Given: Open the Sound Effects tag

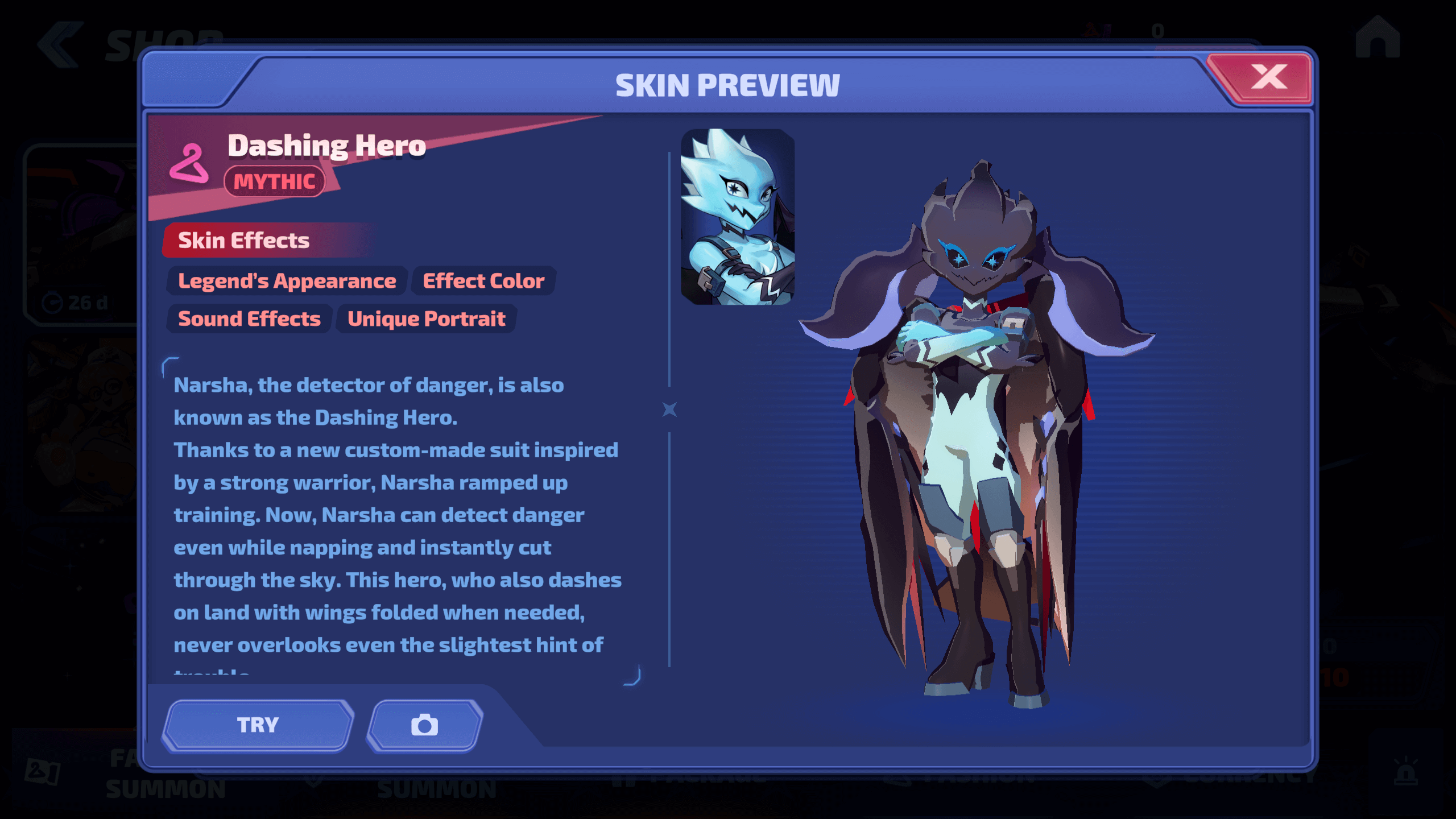Looking at the screenshot, I should tap(249, 319).
